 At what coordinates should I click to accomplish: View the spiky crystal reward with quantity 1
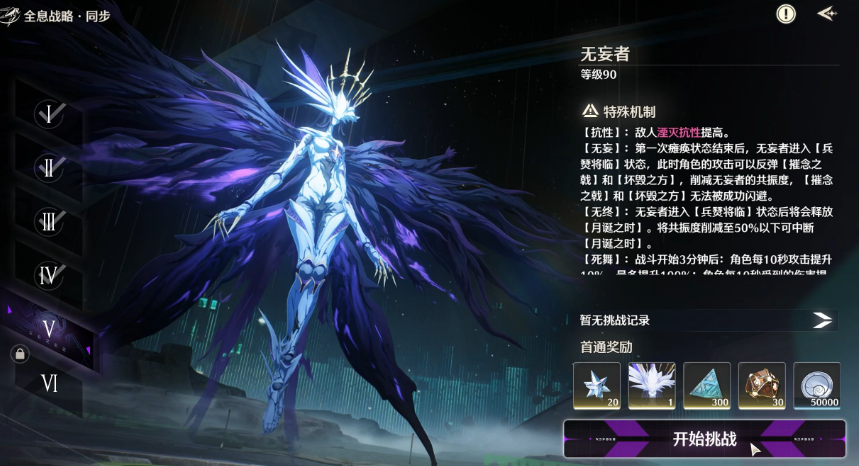pyautogui.click(x=652, y=386)
